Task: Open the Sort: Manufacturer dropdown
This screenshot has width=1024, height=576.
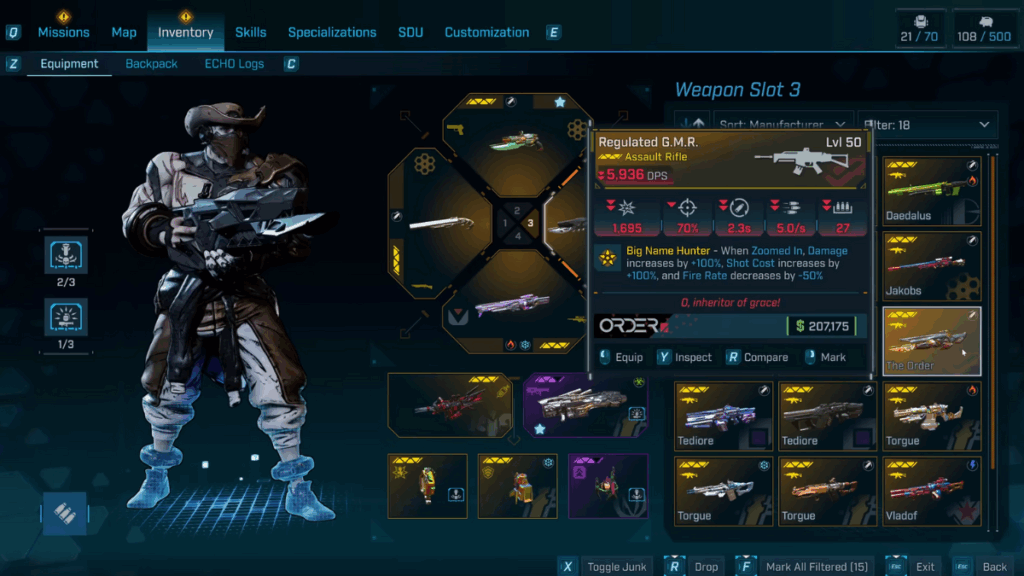Action: pyautogui.click(x=780, y=125)
